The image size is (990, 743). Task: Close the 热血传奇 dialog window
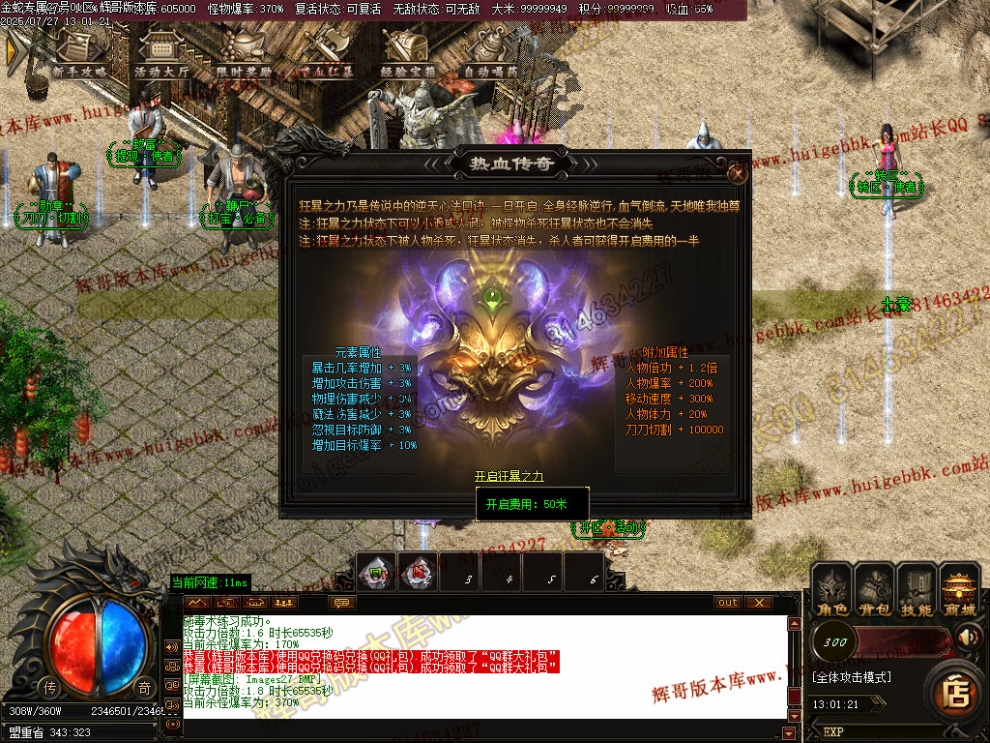point(737,172)
